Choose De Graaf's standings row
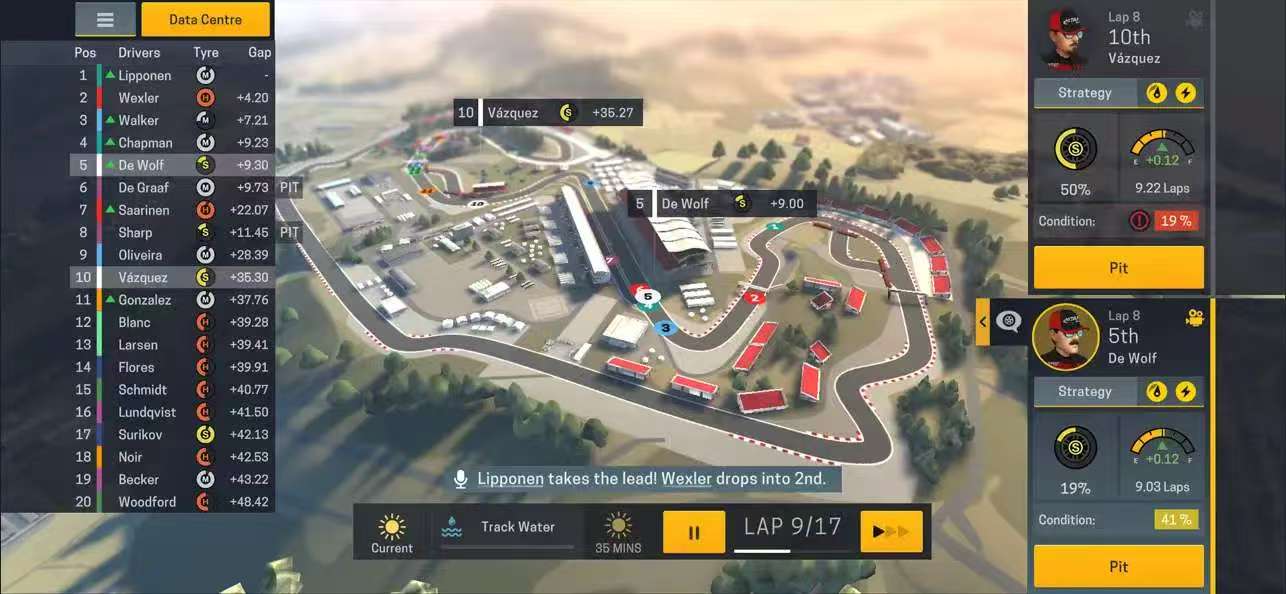 tap(172, 187)
